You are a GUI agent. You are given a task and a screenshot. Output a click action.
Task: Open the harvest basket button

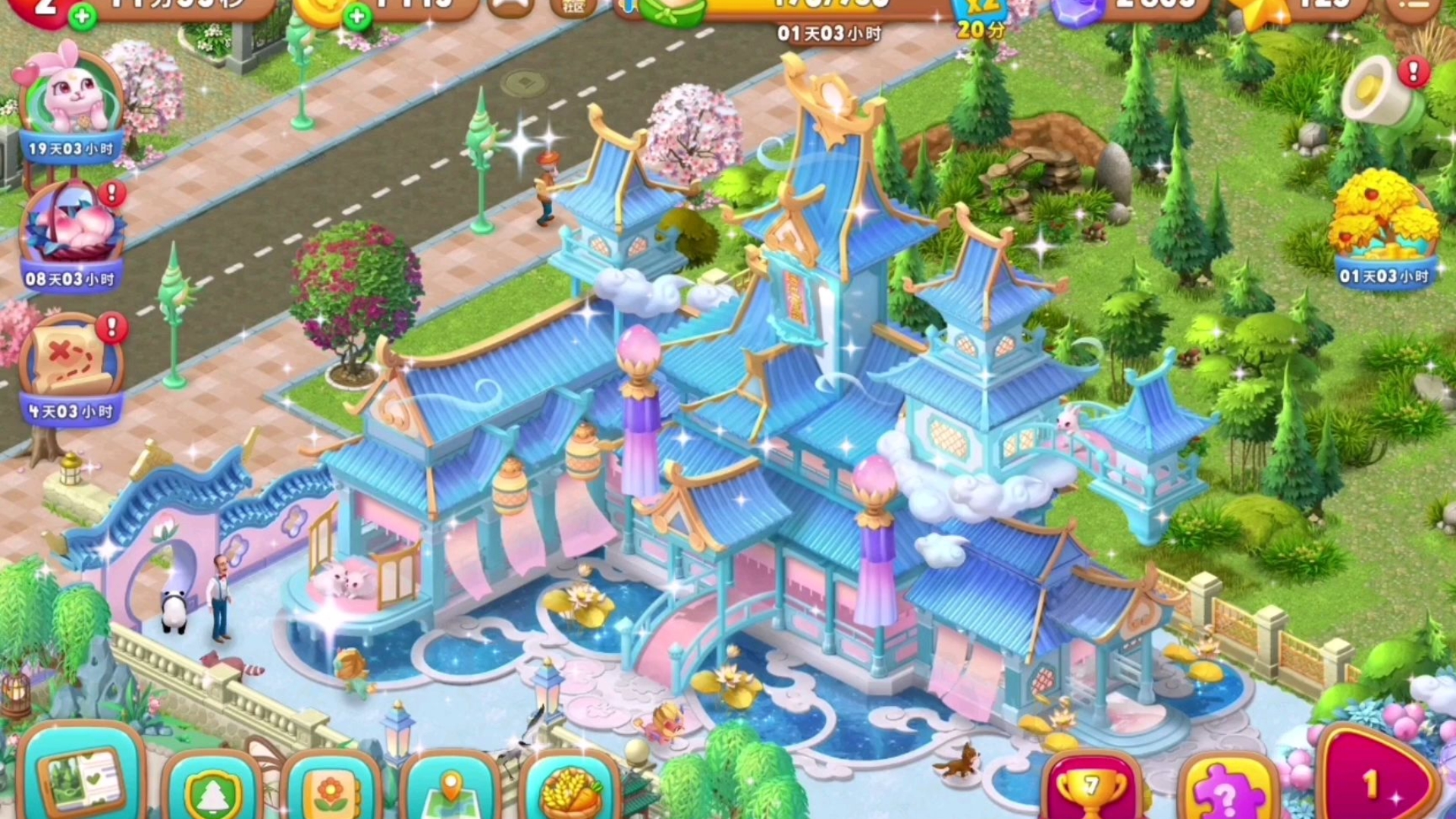pyautogui.click(x=570, y=789)
